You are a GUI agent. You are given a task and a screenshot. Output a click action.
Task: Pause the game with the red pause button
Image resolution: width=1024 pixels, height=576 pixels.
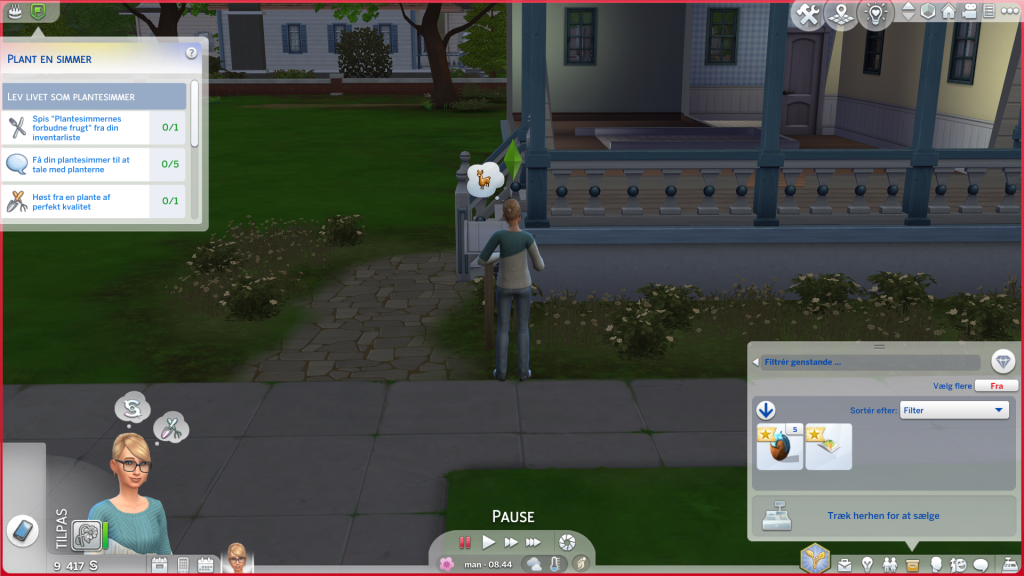point(465,542)
